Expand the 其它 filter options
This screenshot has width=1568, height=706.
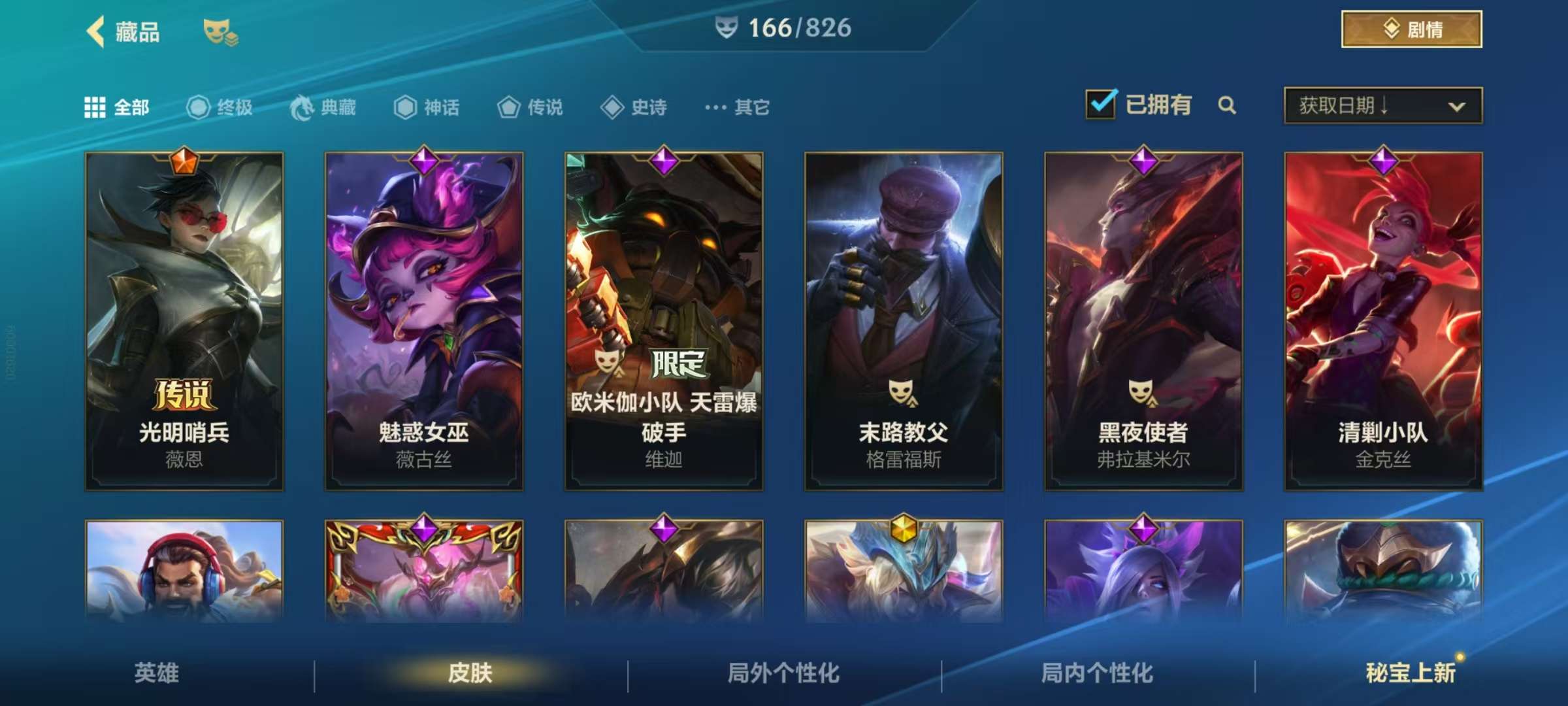(736, 108)
